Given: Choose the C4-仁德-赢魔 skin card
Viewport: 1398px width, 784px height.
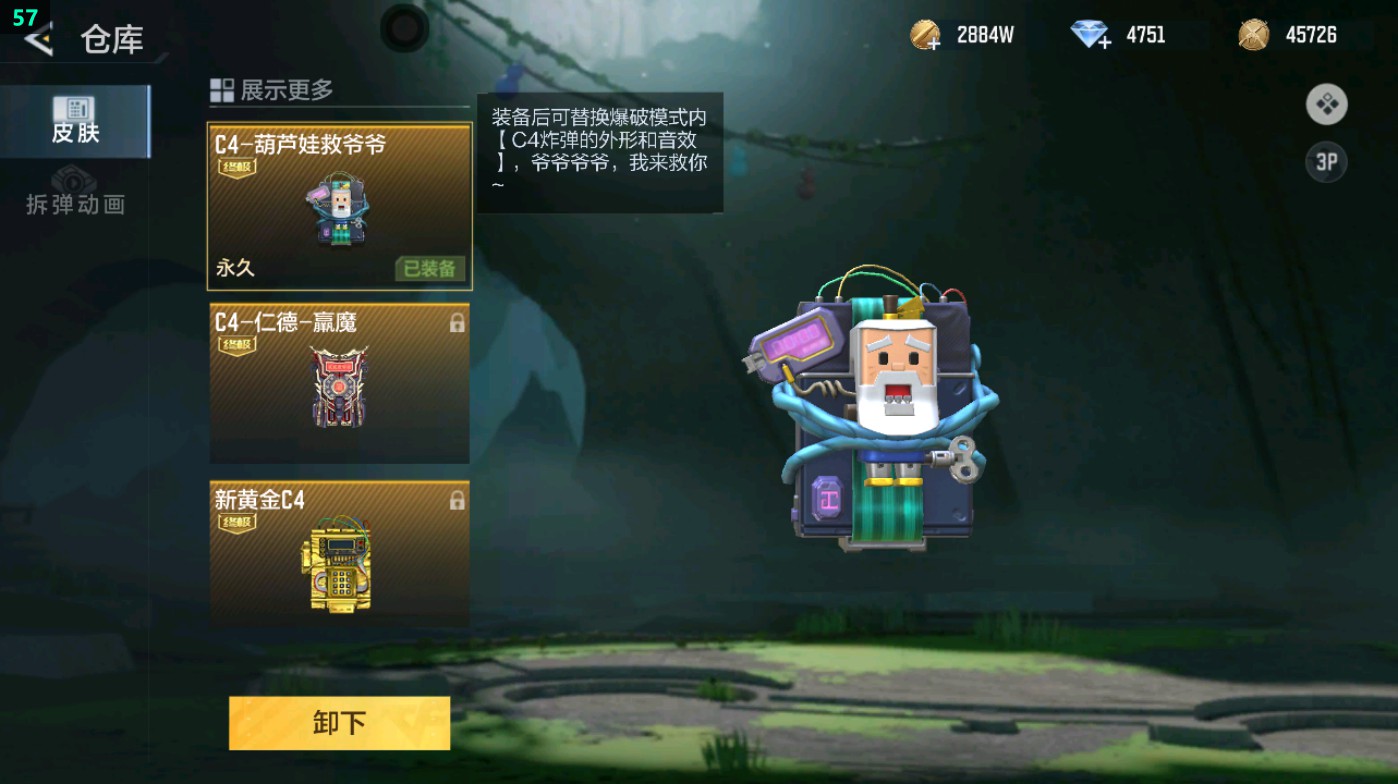Looking at the screenshot, I should 340,382.
